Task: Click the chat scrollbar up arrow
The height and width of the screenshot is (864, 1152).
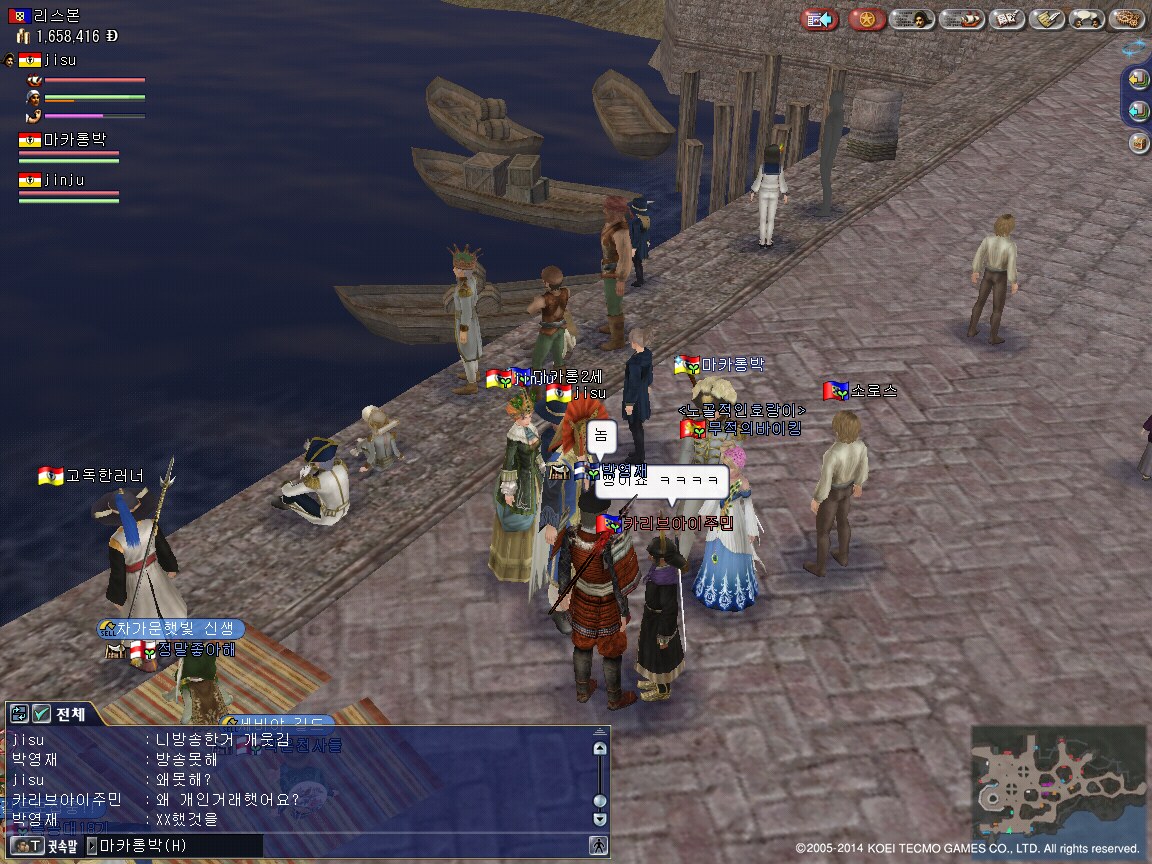Action: pos(599,748)
